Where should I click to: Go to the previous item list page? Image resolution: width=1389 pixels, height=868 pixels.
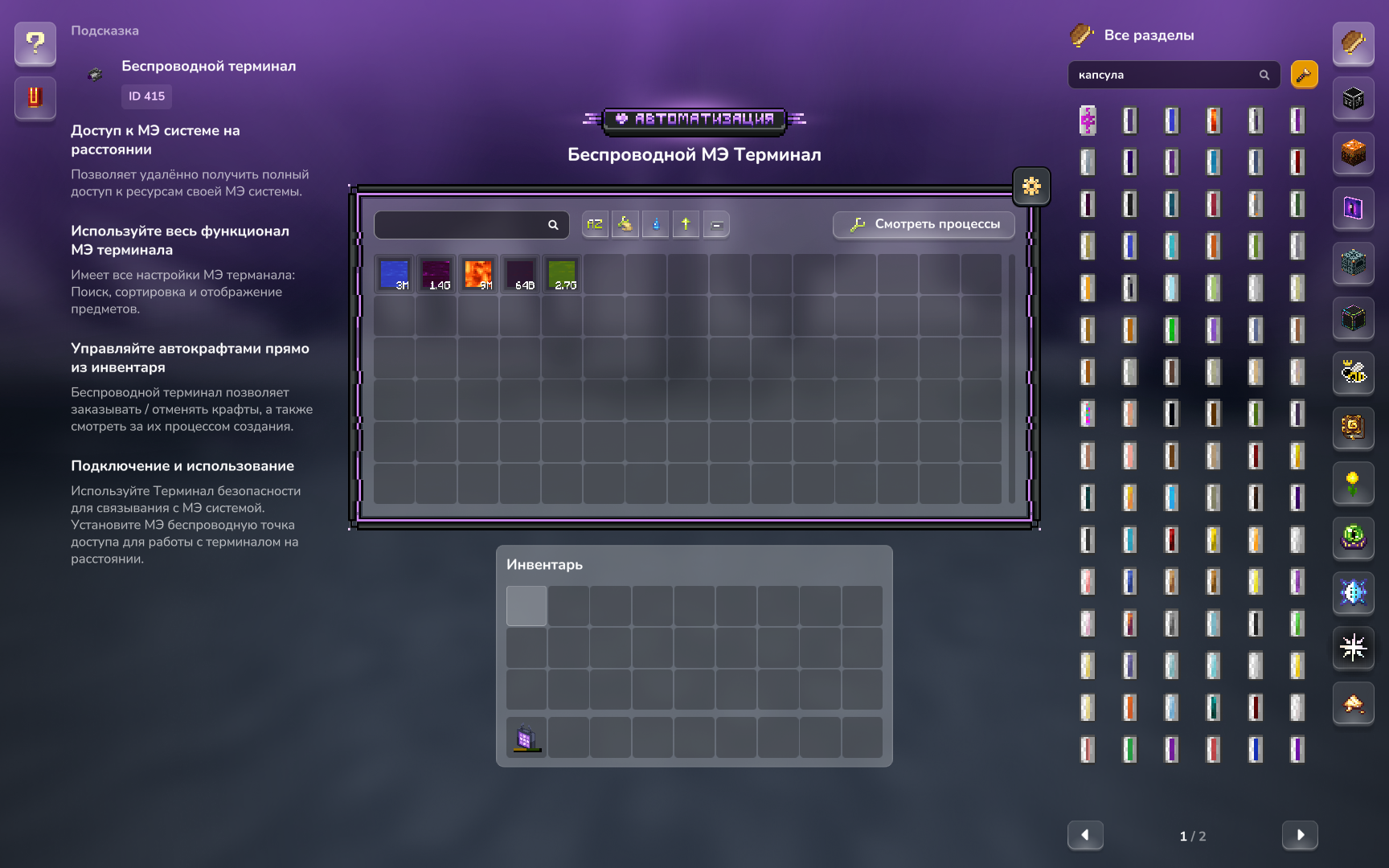tap(1085, 835)
